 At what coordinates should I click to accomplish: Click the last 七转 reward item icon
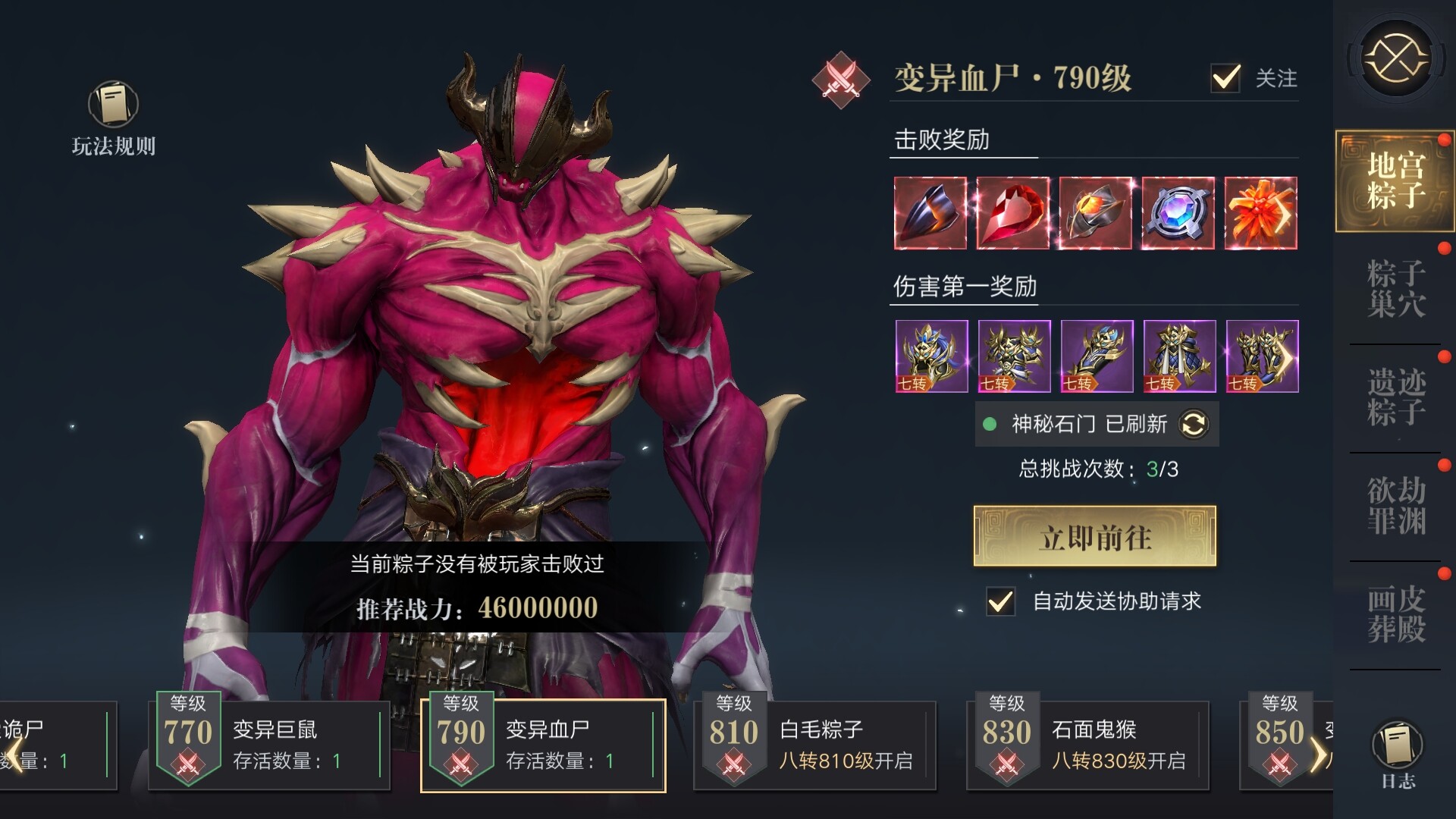(x=1260, y=355)
